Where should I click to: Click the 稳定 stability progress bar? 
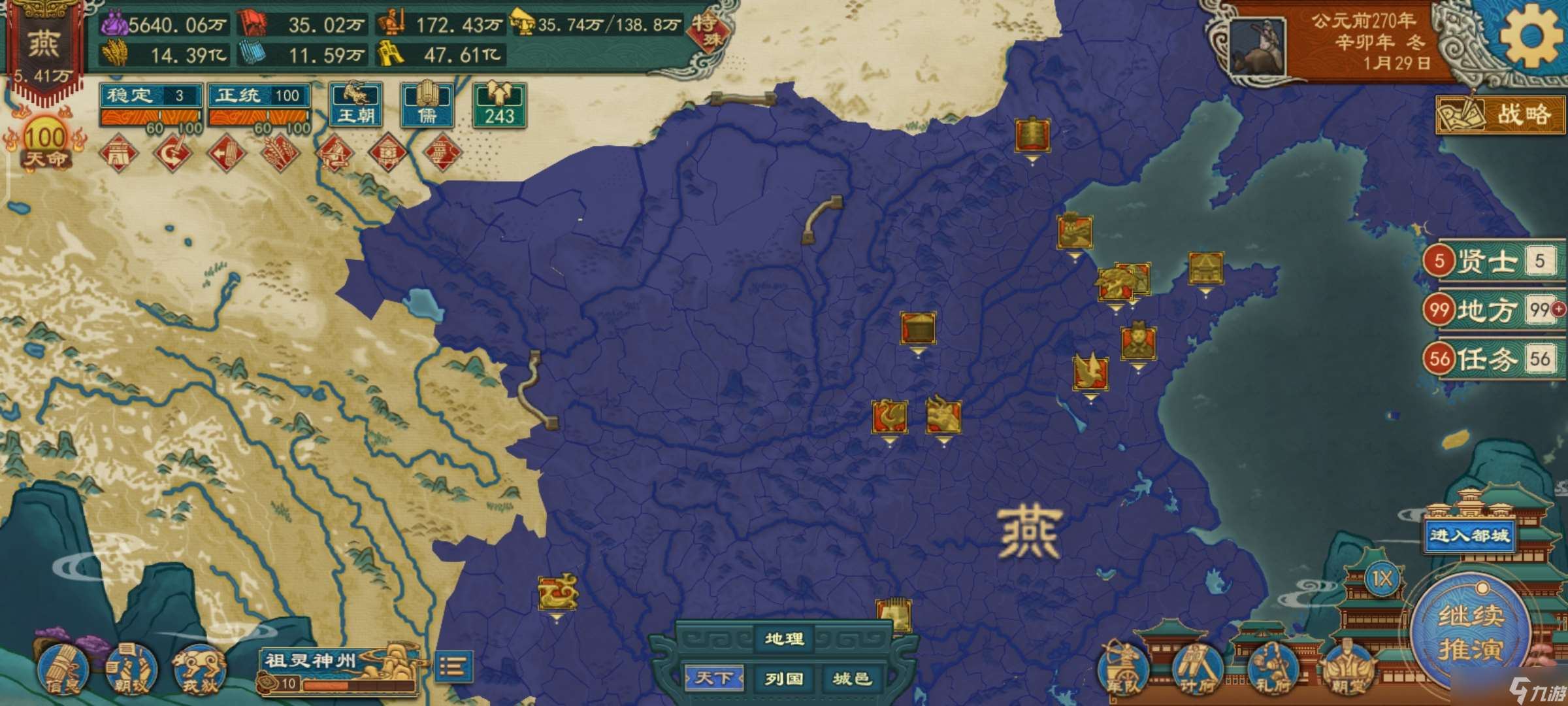[152, 118]
